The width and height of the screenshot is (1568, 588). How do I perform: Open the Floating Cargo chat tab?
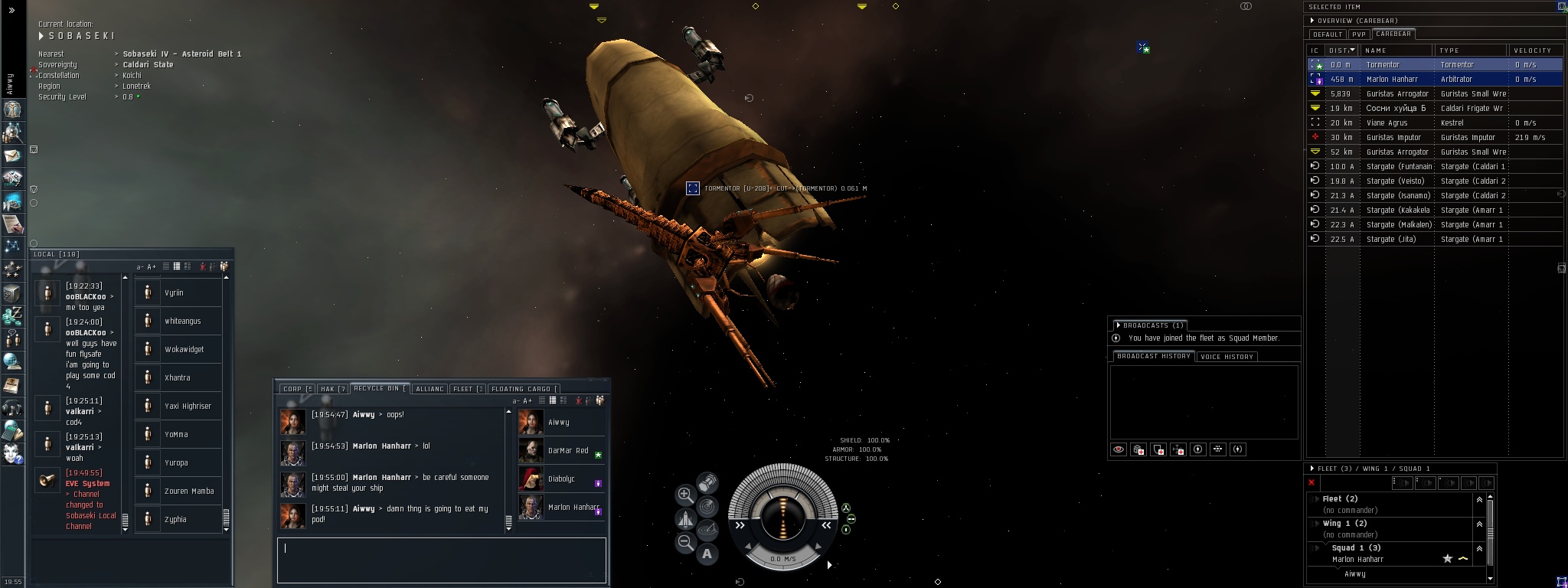pyautogui.click(x=524, y=389)
